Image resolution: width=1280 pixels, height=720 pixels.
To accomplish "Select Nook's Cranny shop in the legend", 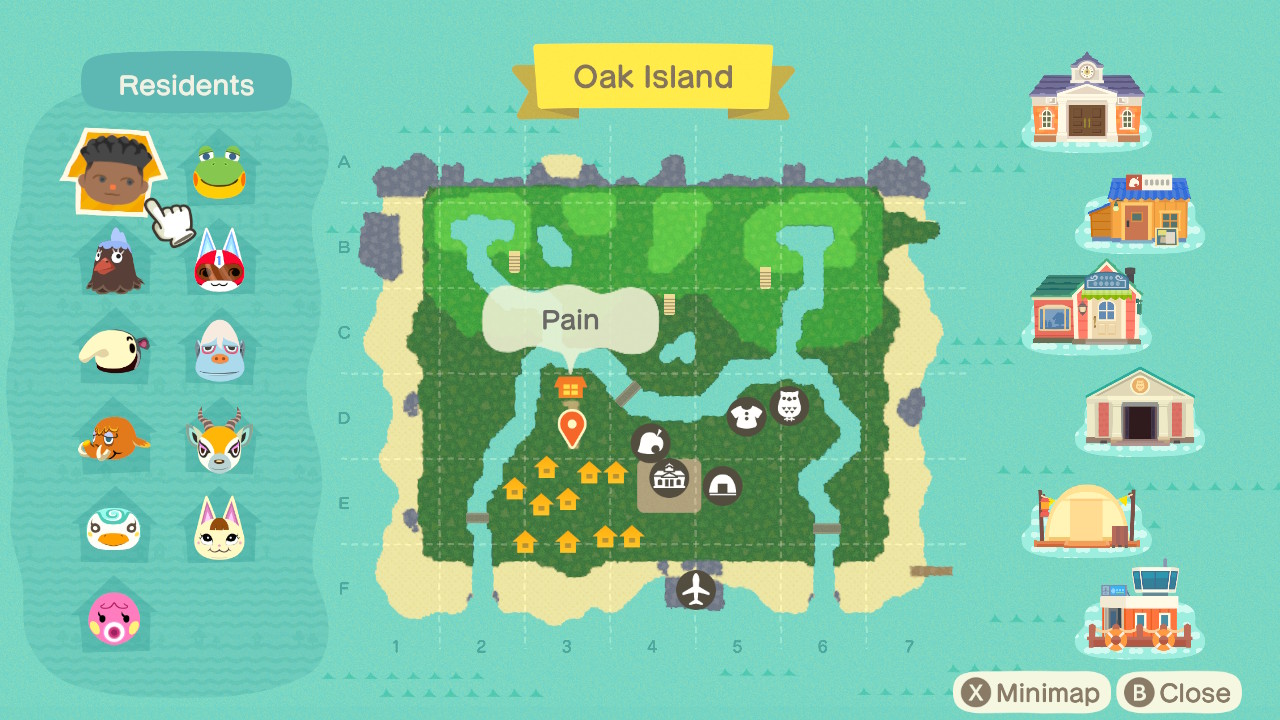I will (x=1139, y=210).
